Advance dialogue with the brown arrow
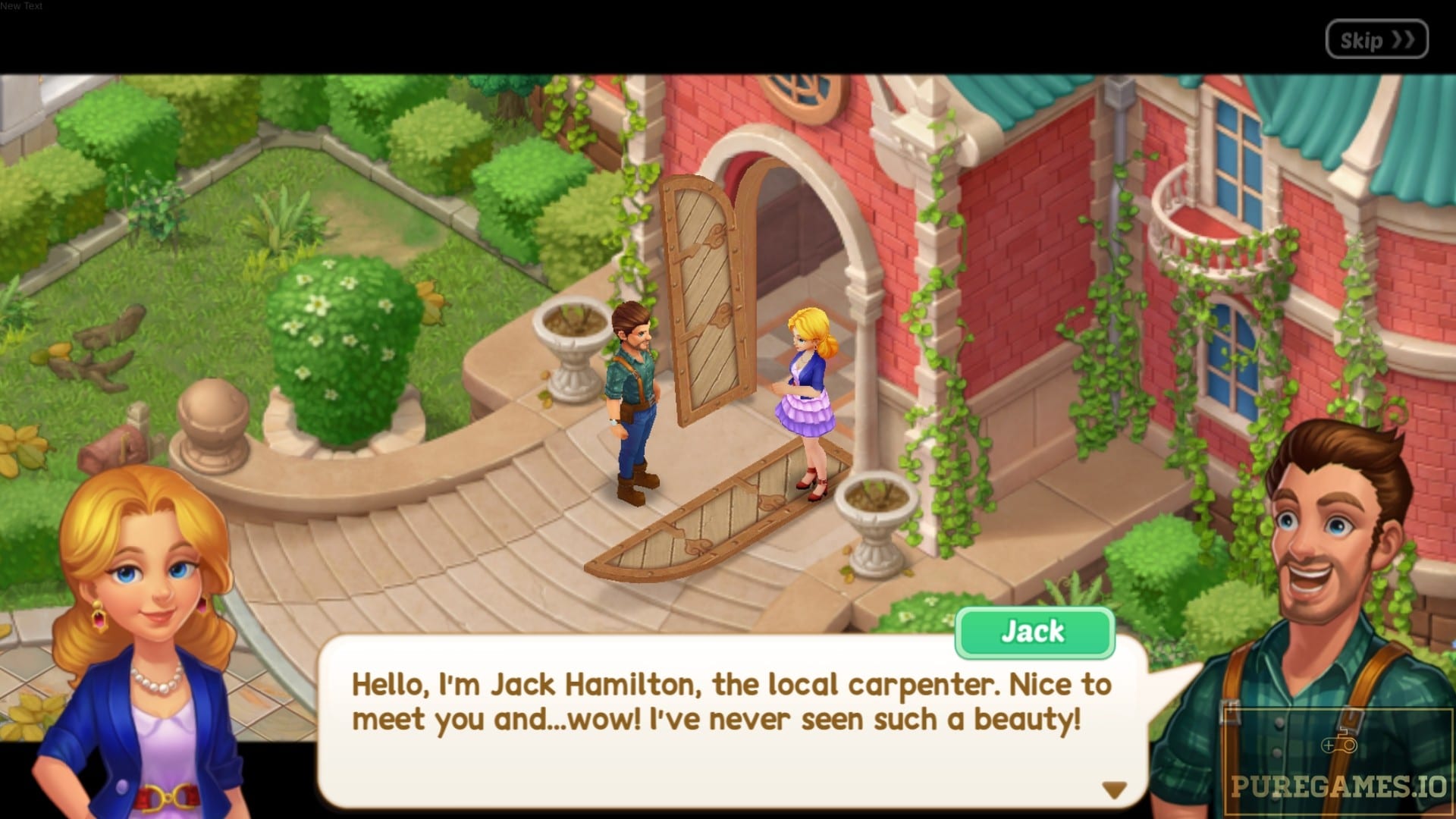This screenshot has height=819, width=1456. [x=1113, y=790]
